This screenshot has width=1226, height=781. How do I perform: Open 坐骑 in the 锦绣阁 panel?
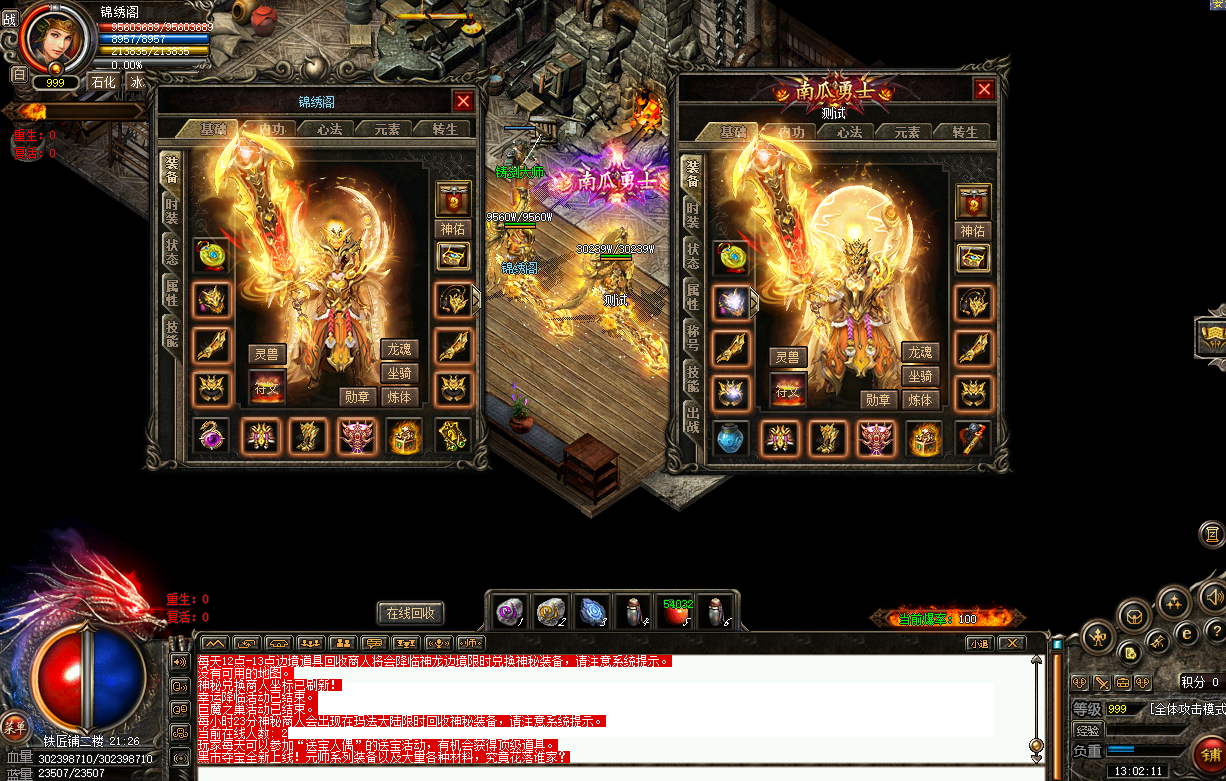pos(399,374)
